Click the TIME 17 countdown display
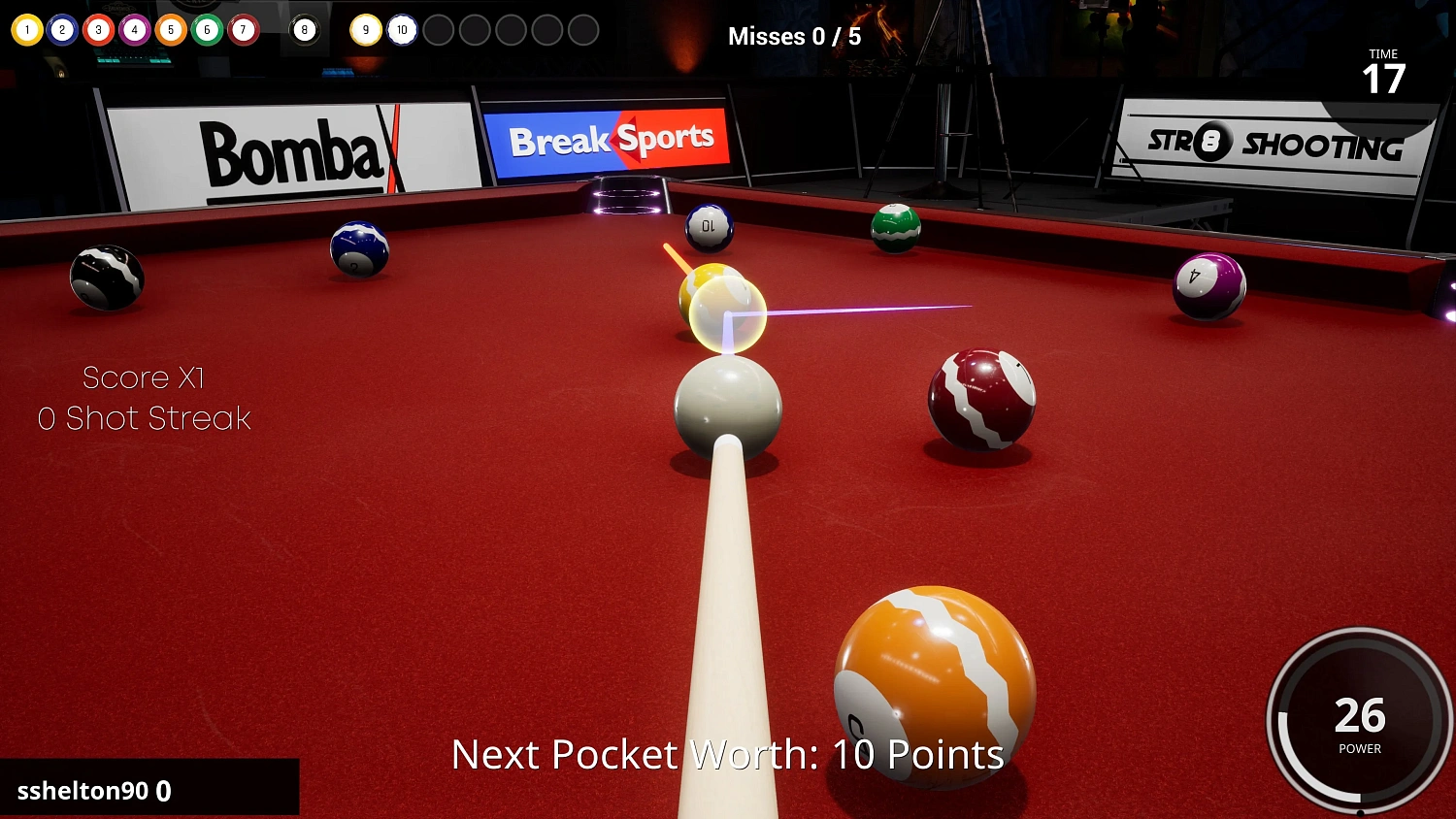 [1381, 70]
